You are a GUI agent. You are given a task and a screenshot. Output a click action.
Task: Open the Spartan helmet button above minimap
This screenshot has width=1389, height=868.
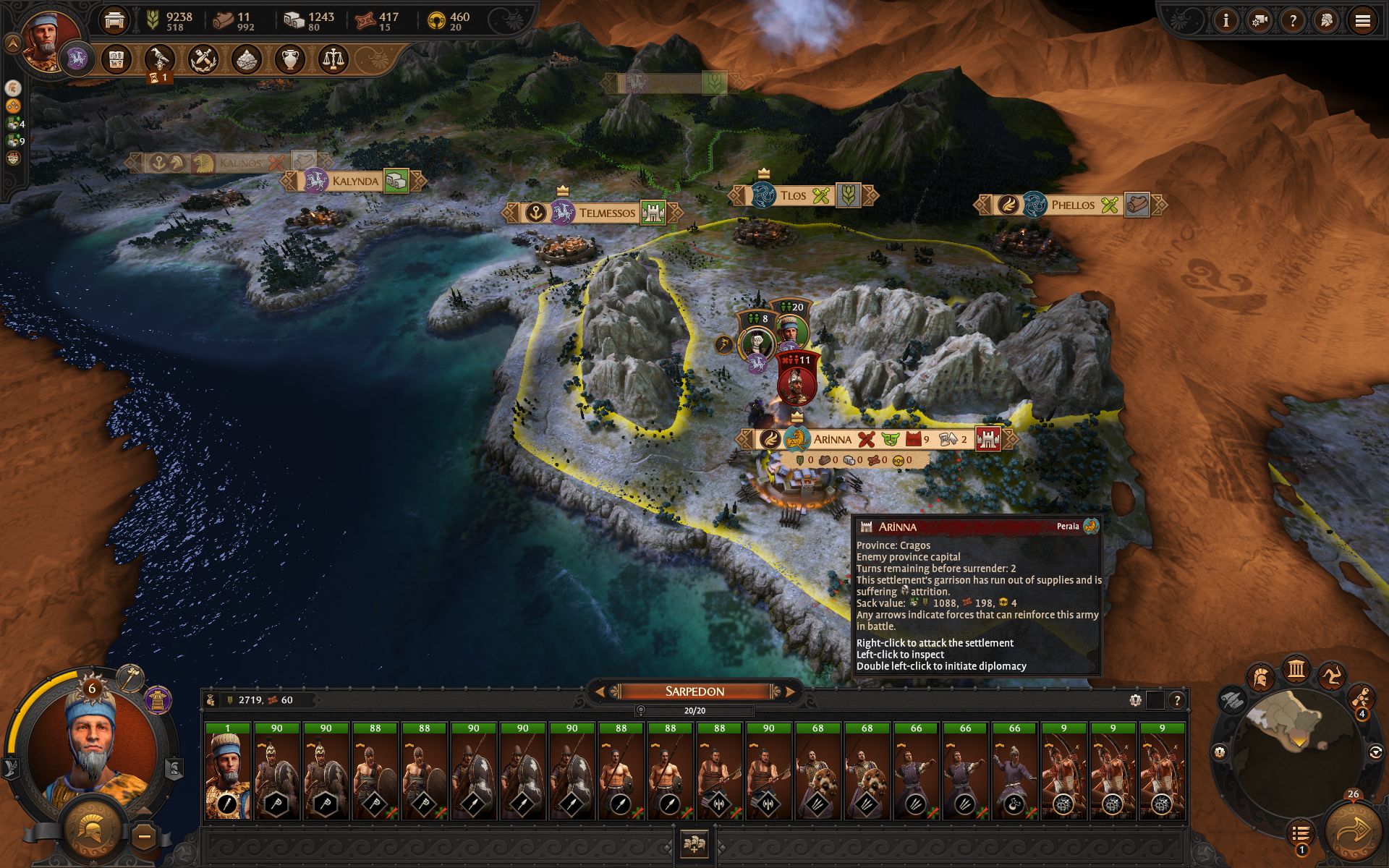[1260, 678]
